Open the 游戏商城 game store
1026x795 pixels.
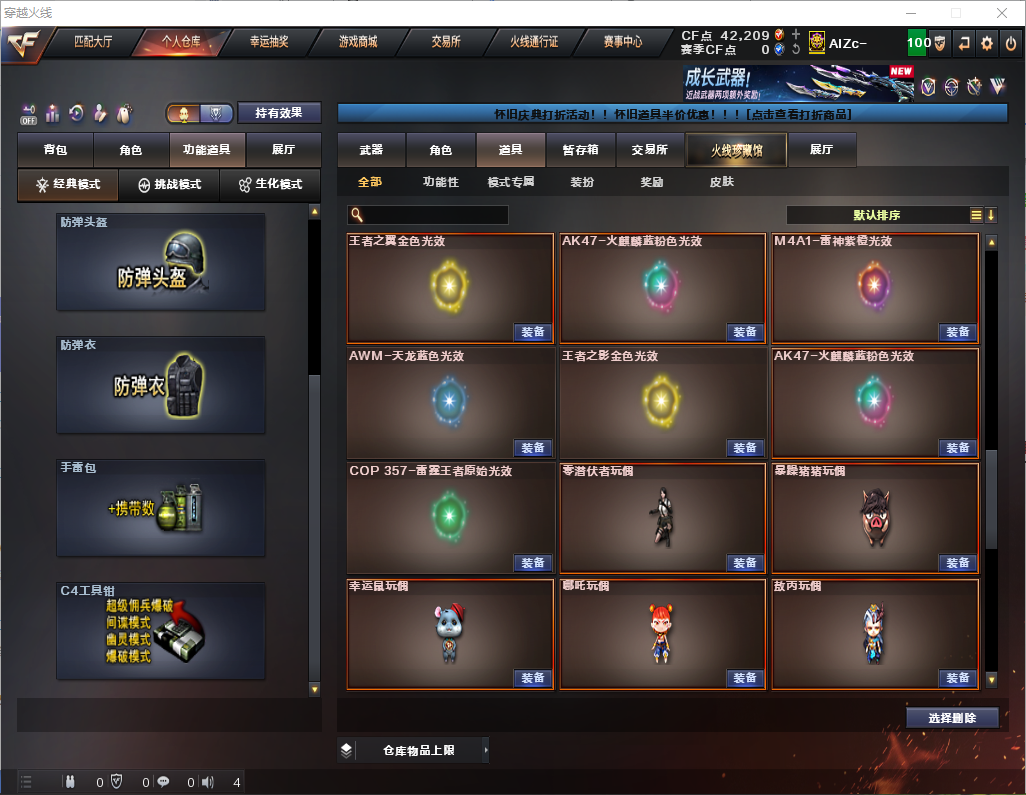(357, 42)
